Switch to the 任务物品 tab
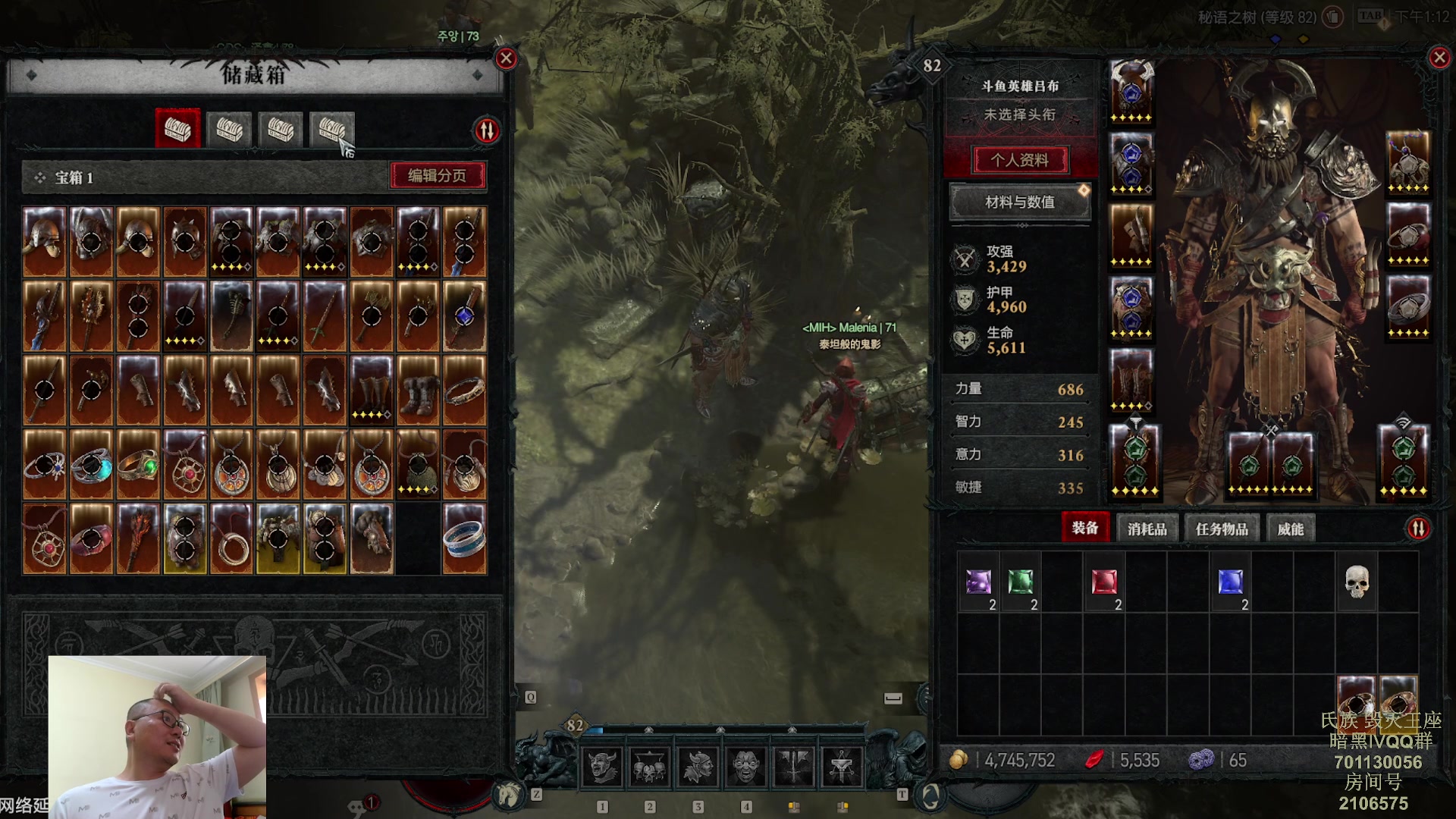Image resolution: width=1456 pixels, height=819 pixels. (1221, 529)
